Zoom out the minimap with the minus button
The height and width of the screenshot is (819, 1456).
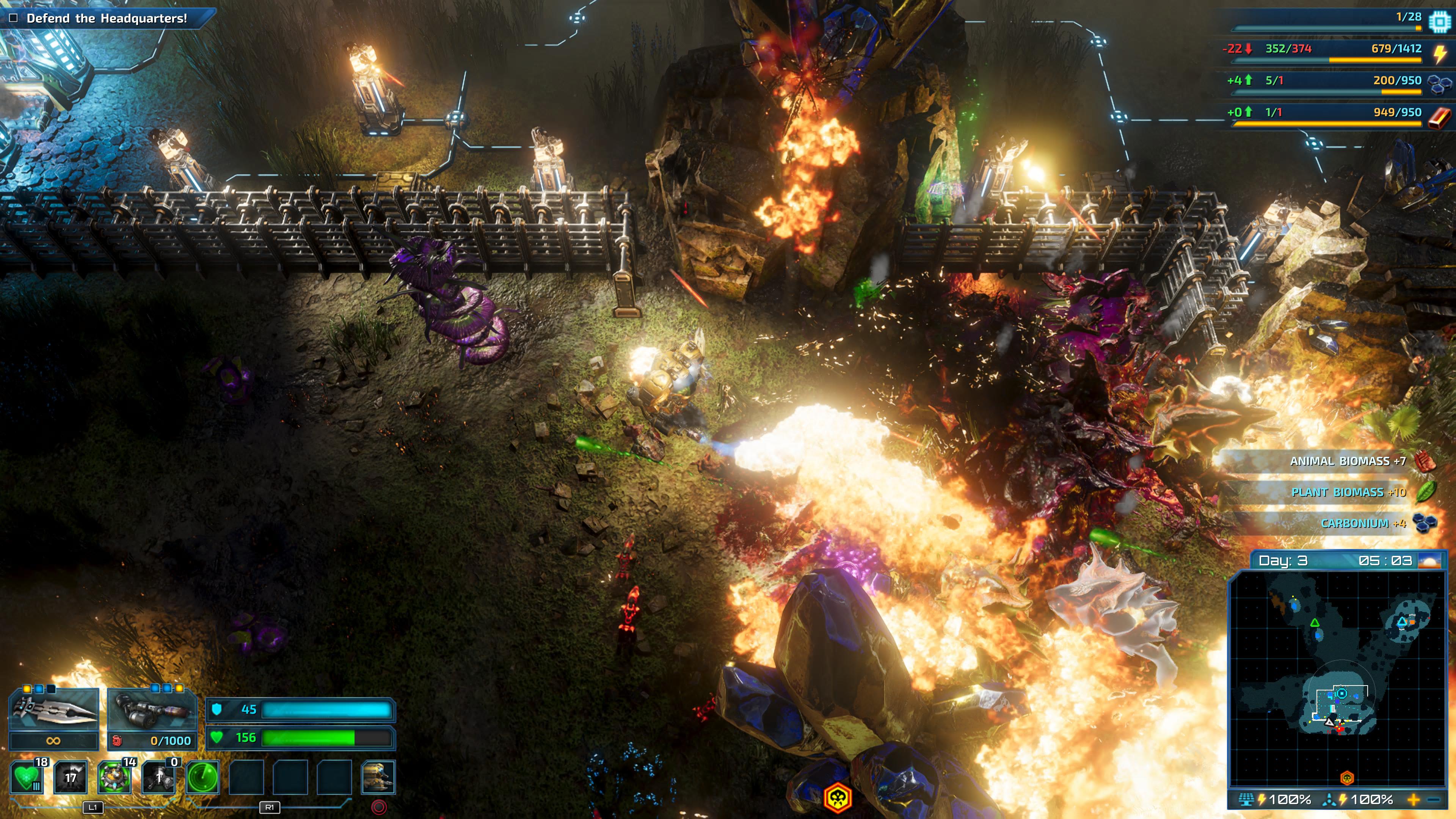pos(1434,799)
